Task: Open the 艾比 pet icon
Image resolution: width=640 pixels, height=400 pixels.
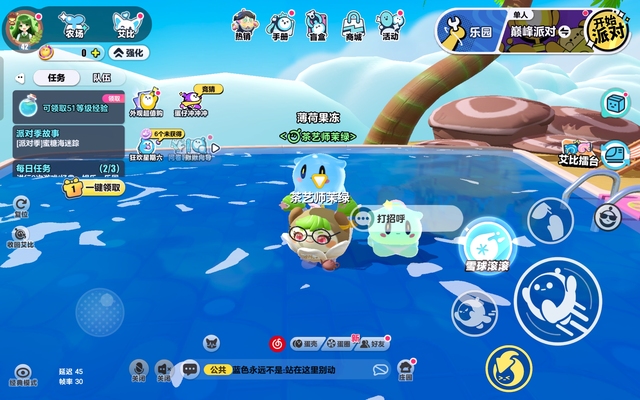Action: tap(123, 22)
